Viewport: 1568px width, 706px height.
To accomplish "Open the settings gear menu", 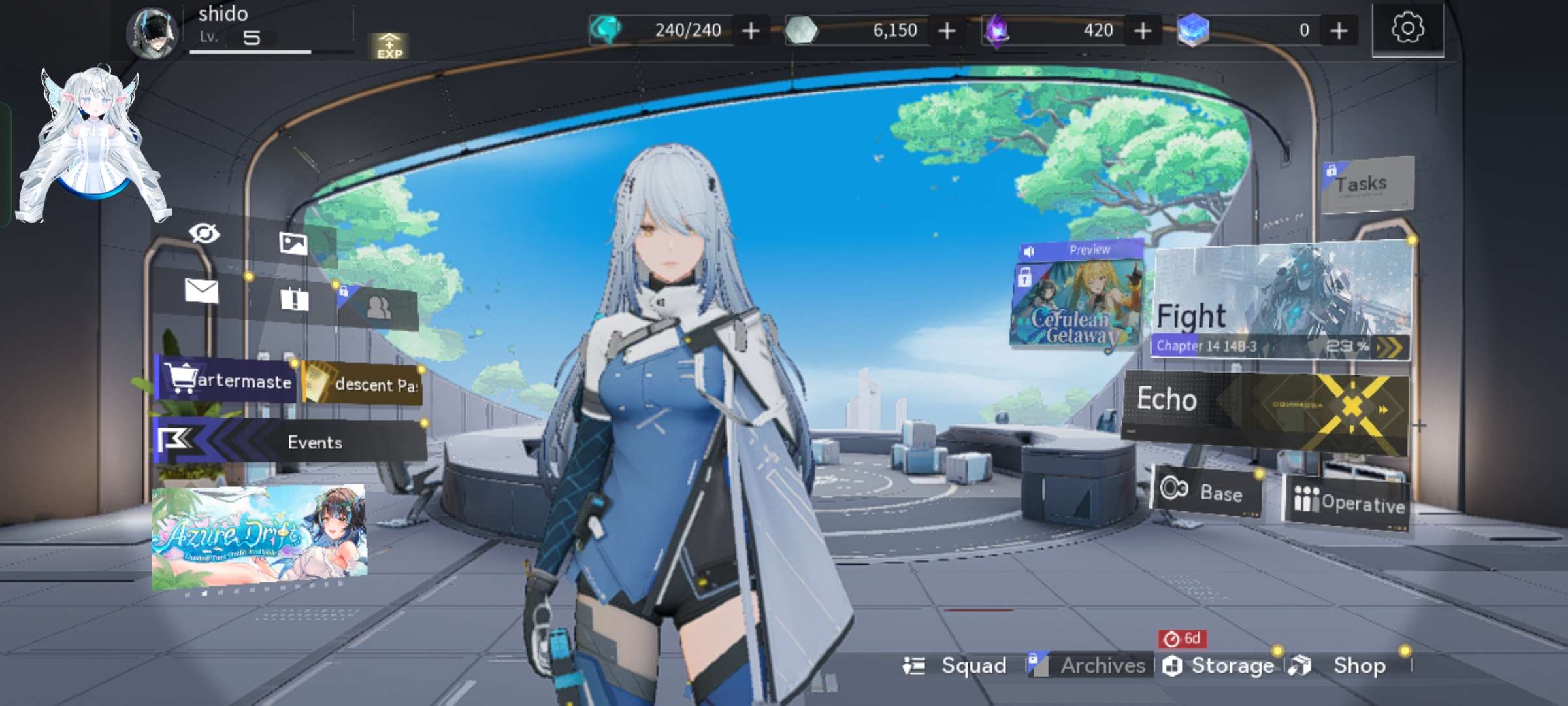I will [x=1407, y=29].
